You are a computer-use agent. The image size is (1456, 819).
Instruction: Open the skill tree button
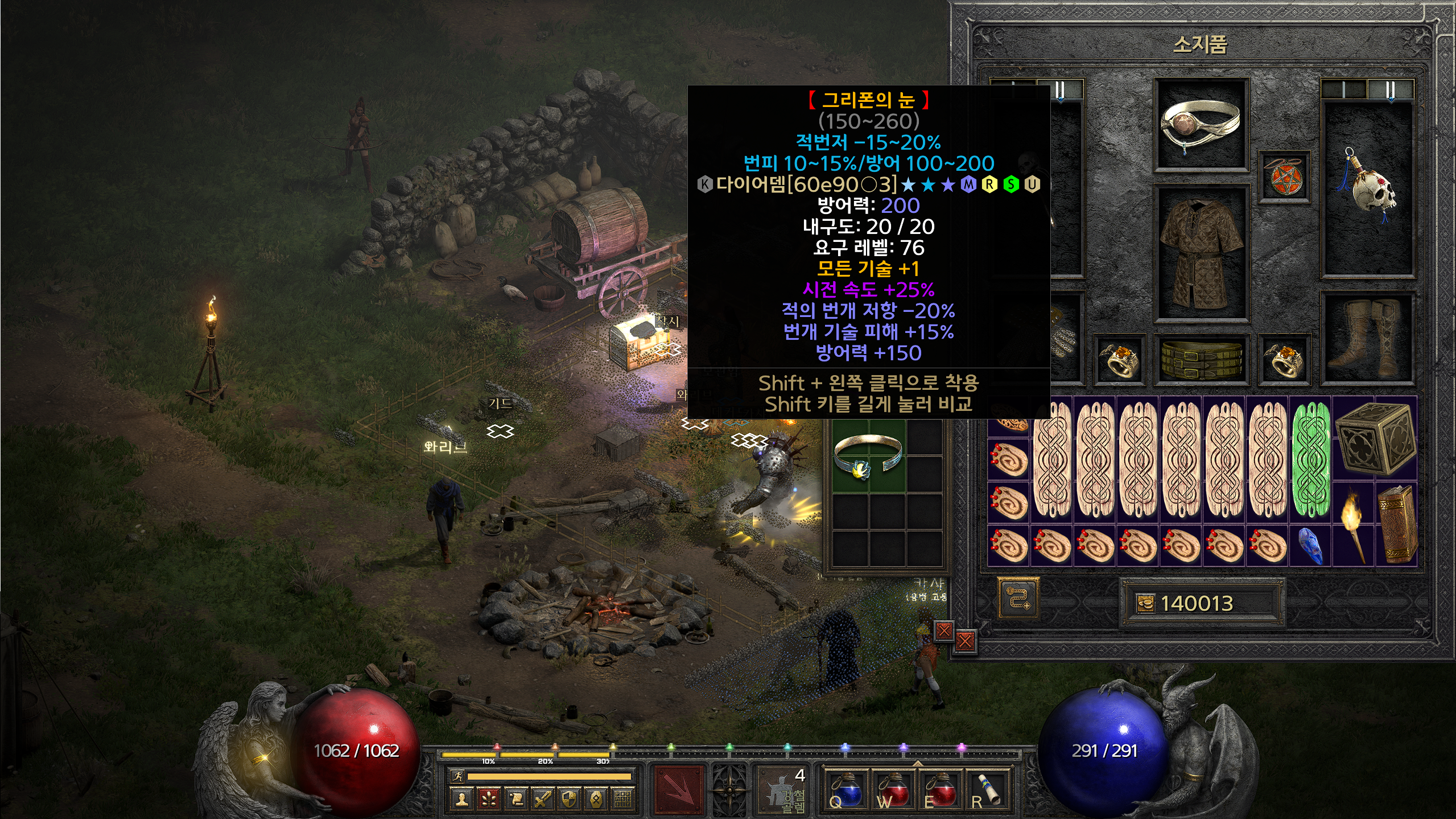point(489,800)
